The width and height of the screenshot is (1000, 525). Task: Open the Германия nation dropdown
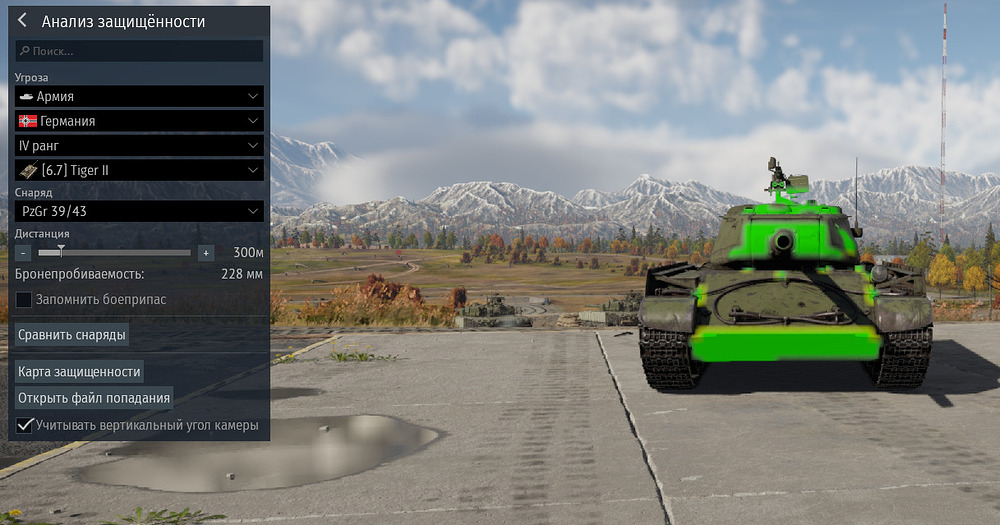(140, 121)
